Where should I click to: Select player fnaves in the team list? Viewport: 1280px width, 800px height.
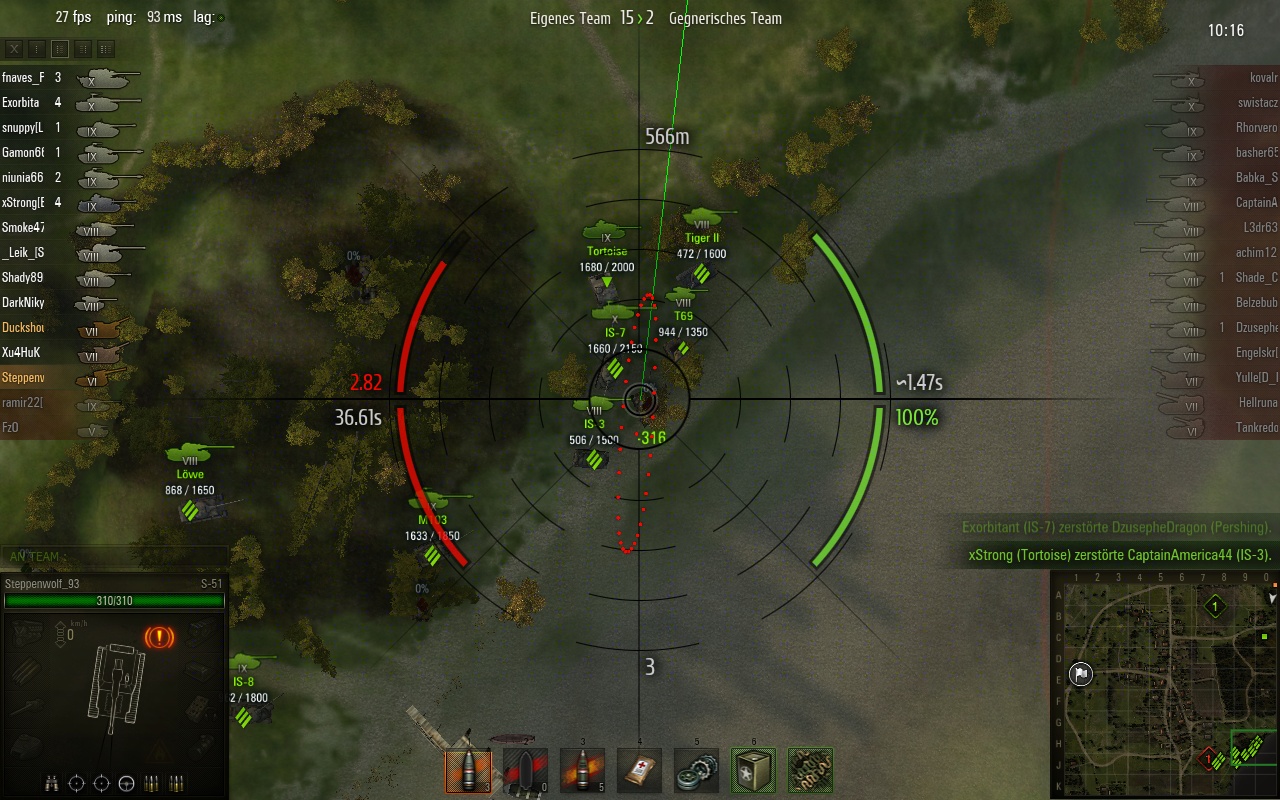(x=23, y=78)
